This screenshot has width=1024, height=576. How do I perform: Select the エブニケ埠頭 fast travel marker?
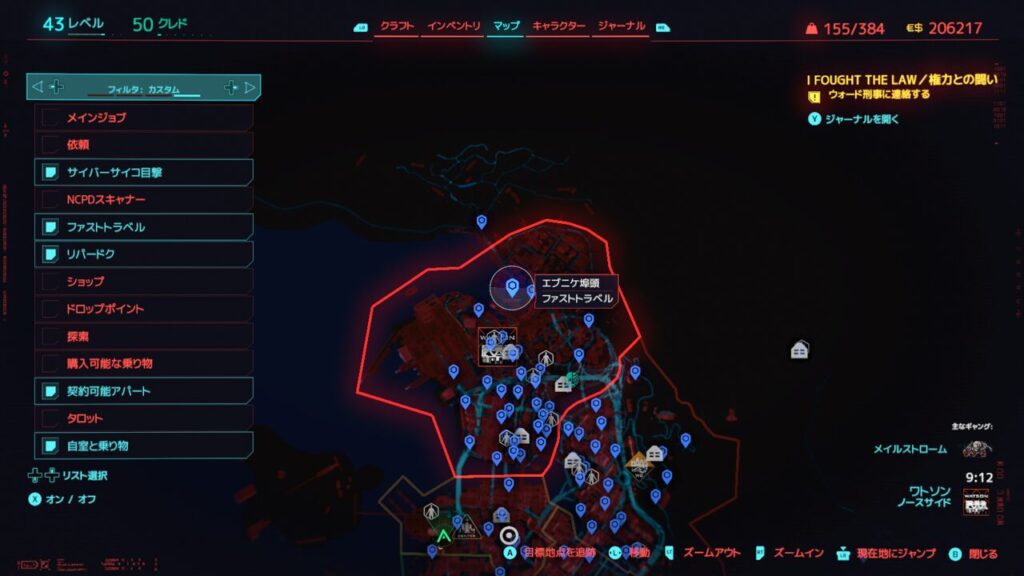[512, 289]
